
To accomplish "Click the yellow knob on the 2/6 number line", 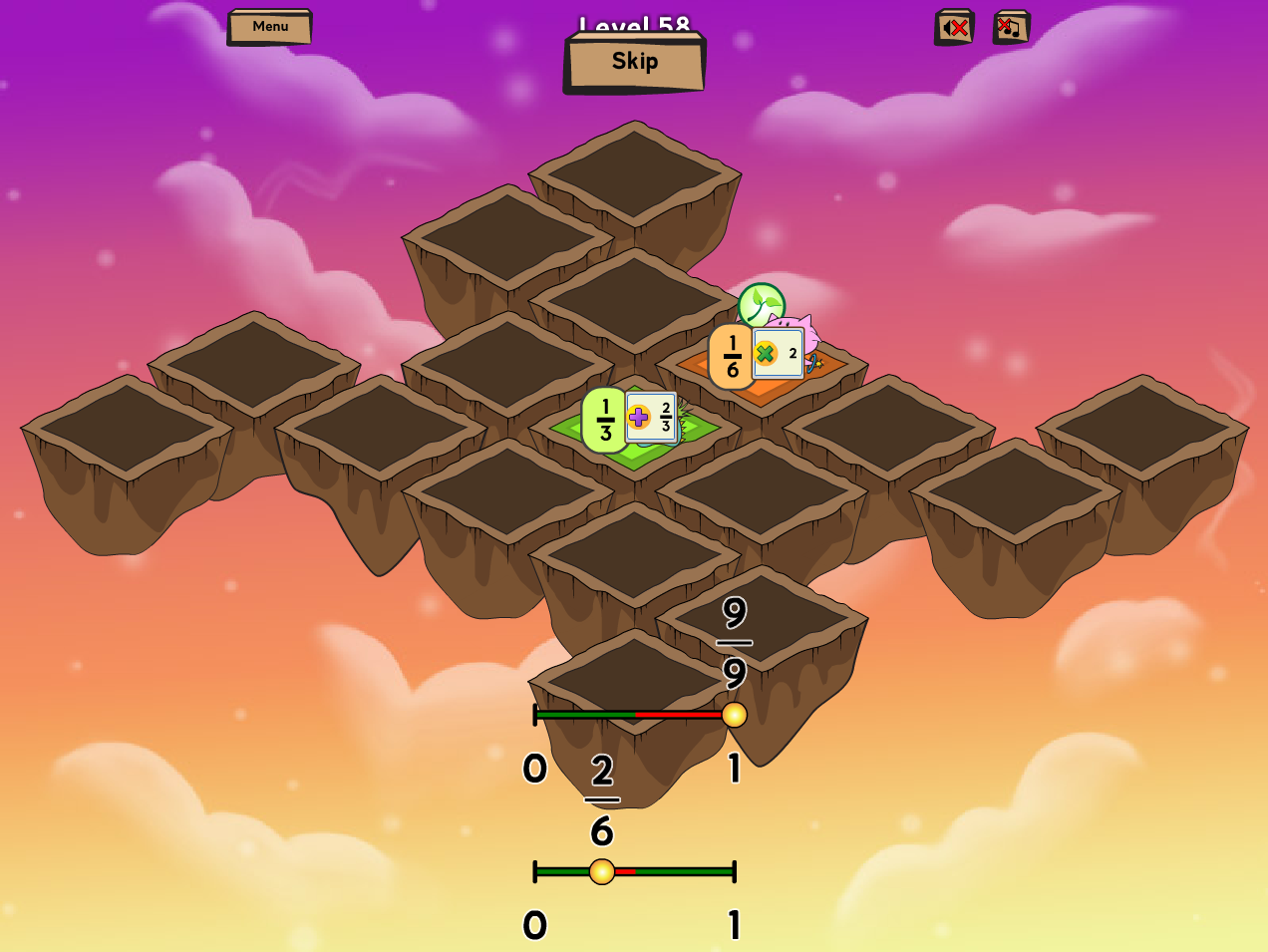I will [602, 872].
